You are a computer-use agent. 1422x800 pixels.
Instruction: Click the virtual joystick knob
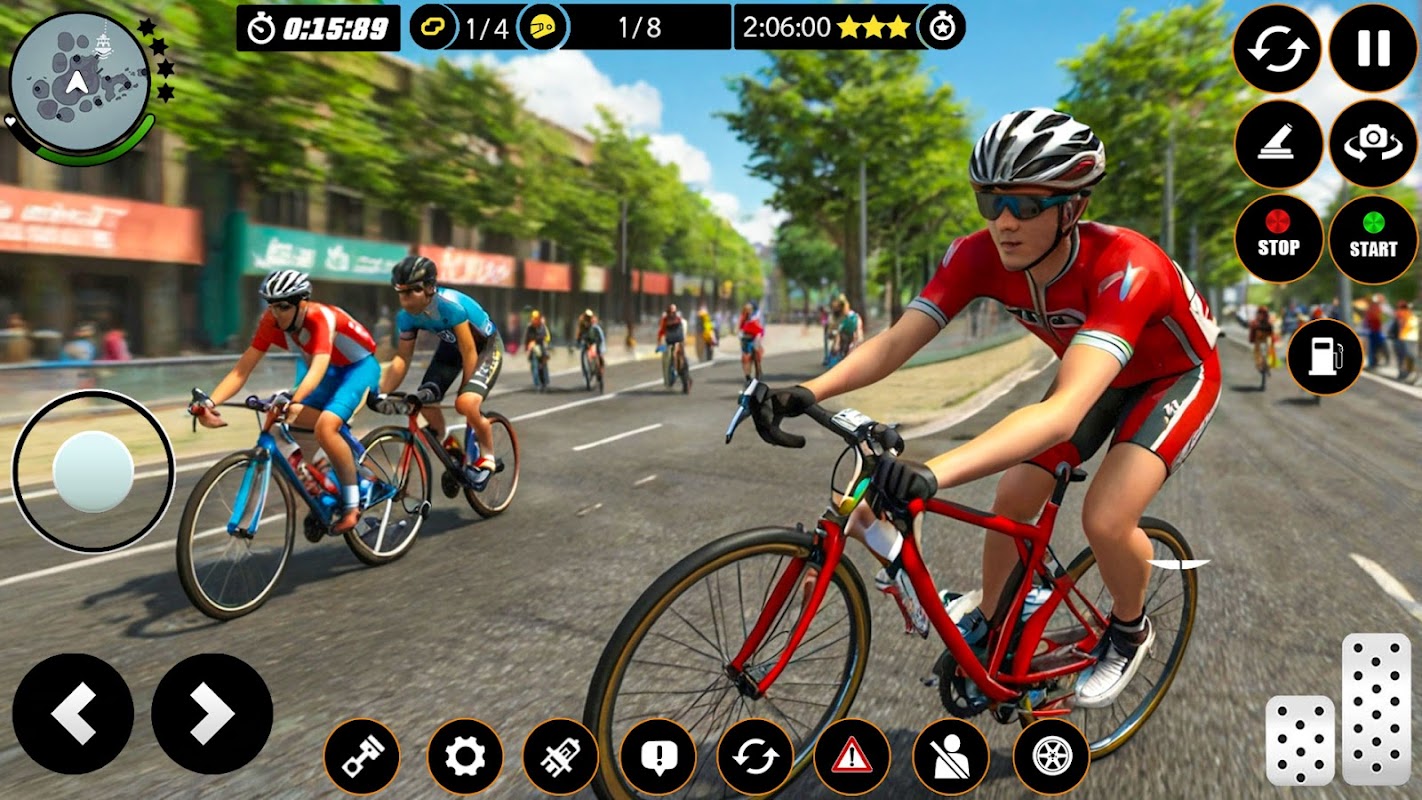coord(93,472)
